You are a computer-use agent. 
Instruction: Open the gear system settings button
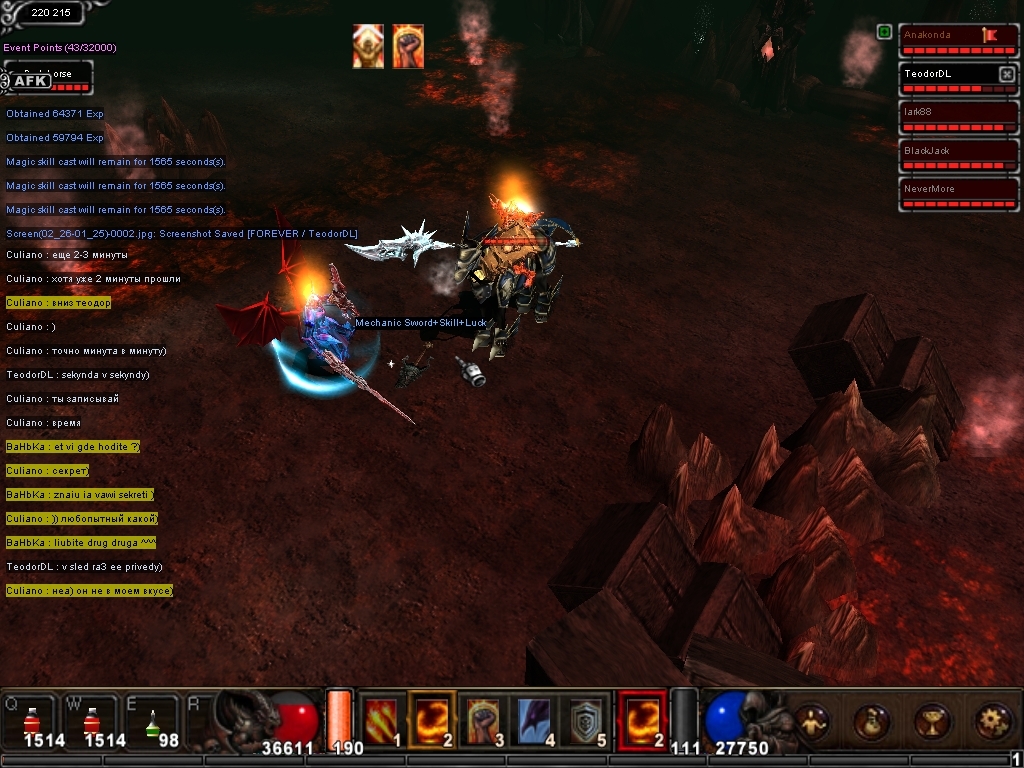[991, 721]
